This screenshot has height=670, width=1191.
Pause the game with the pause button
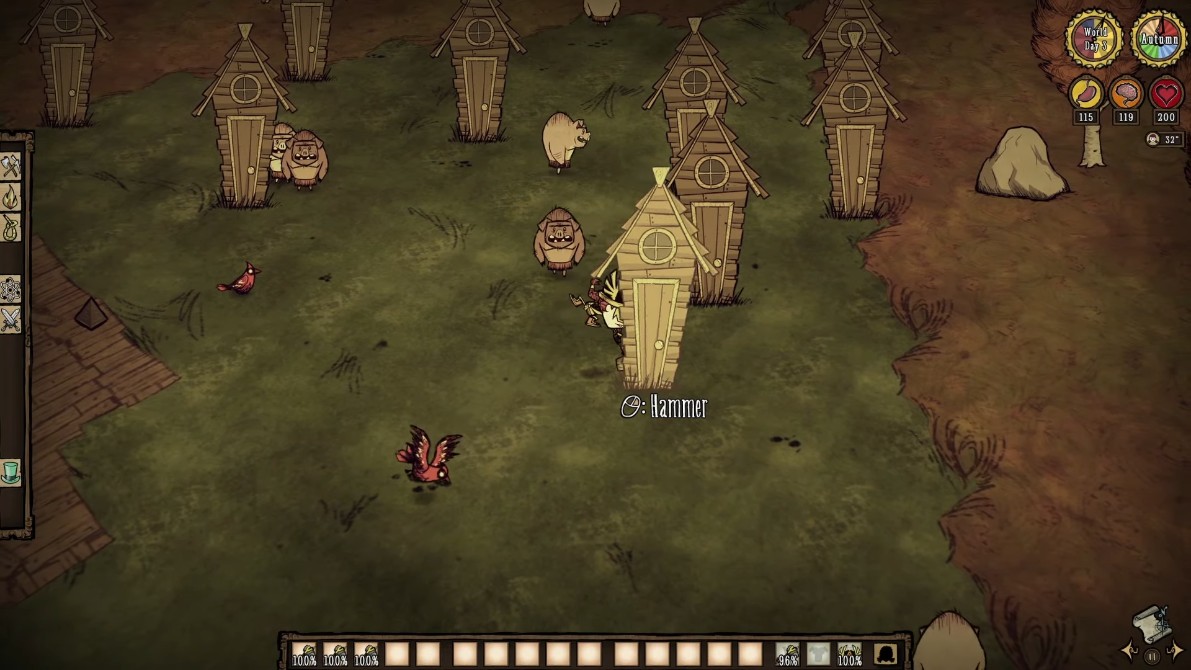pos(1152,656)
